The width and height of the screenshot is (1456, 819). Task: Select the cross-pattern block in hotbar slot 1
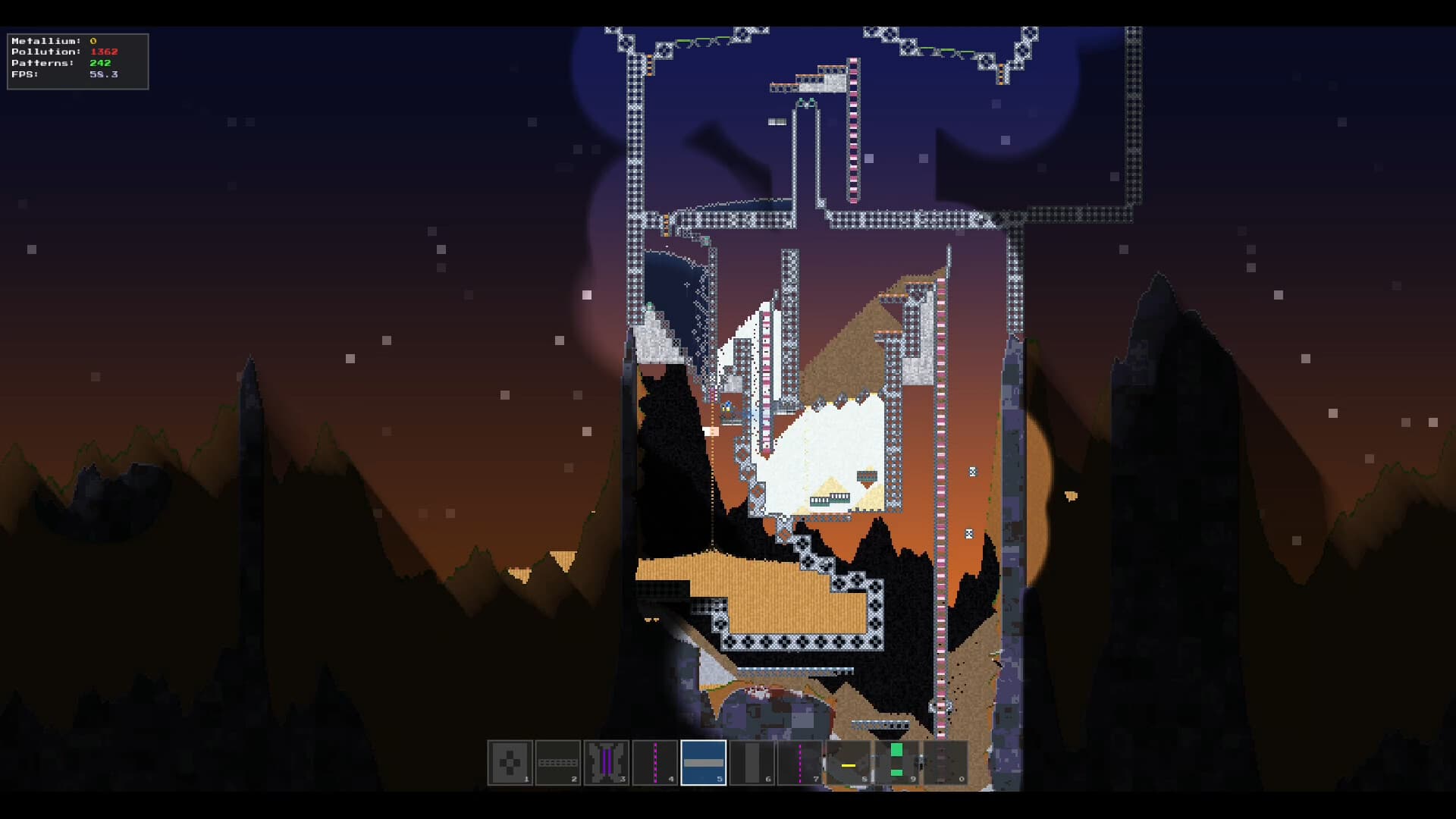tap(510, 762)
